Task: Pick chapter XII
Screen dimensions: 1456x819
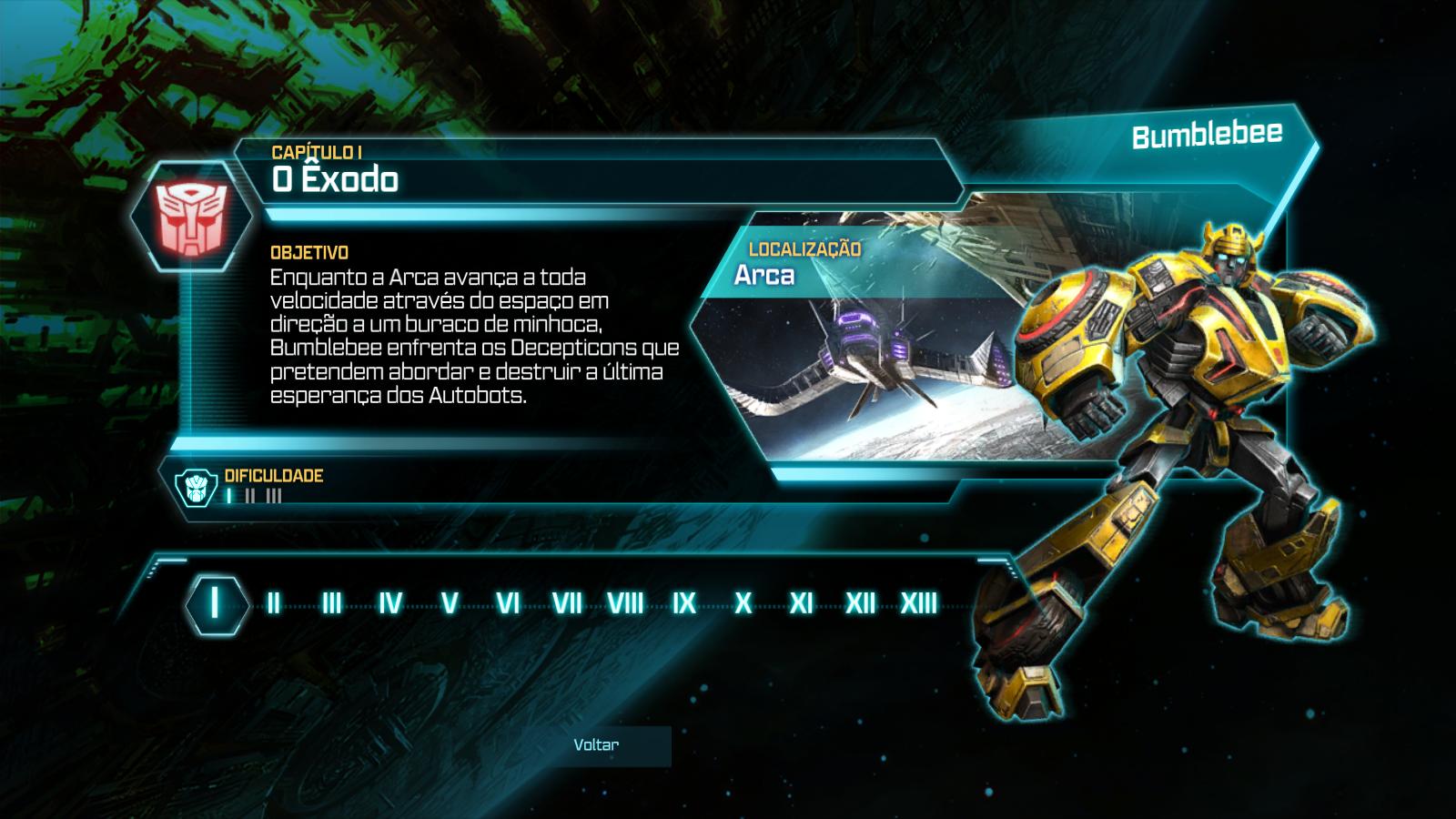Action: click(860, 602)
